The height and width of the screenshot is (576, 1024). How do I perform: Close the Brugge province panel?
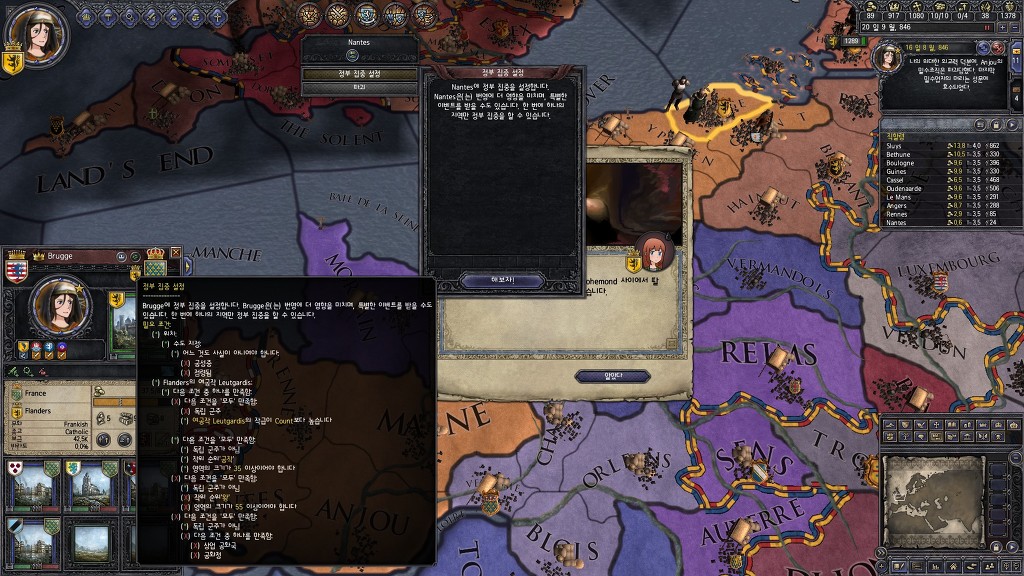[176, 255]
